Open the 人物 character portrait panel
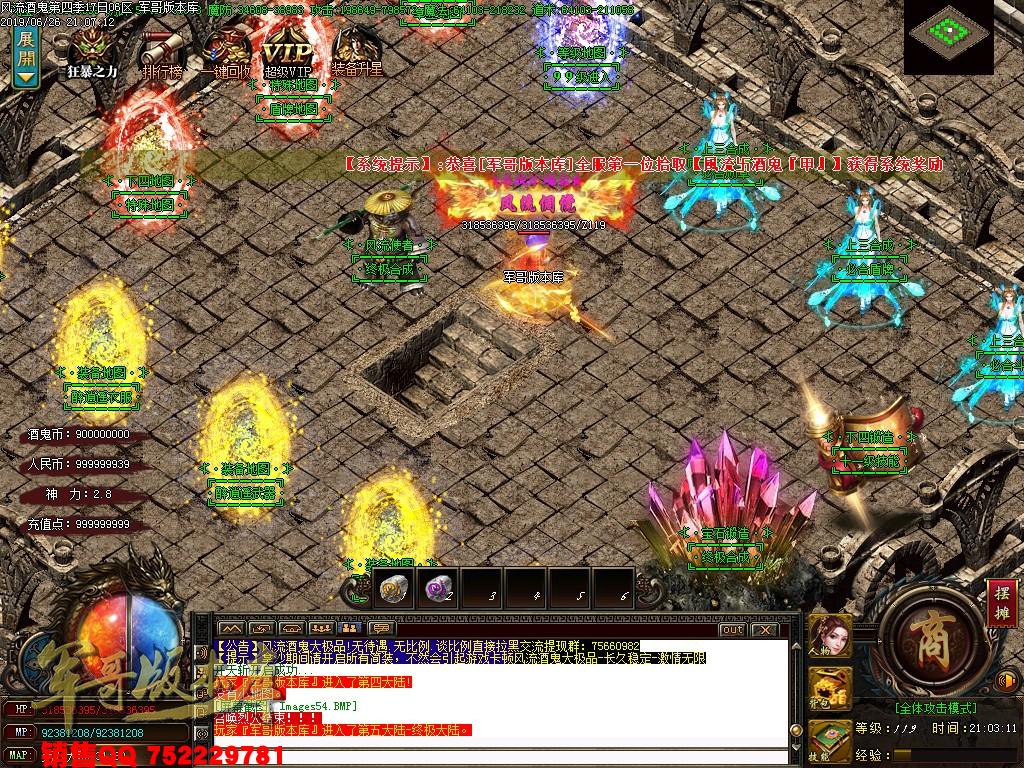Viewport: 1024px width, 768px height. click(830, 638)
